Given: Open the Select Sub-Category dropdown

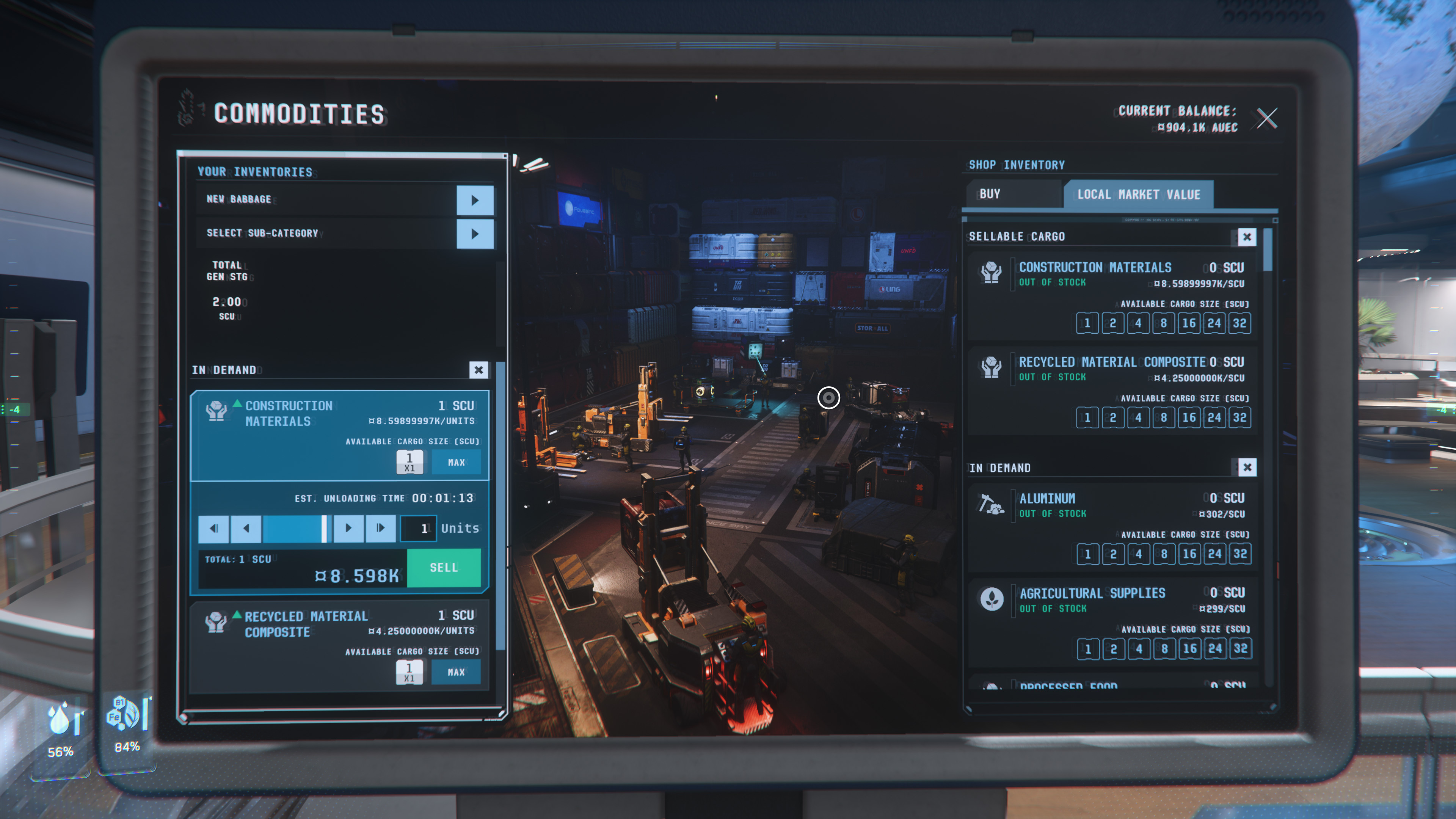Looking at the screenshot, I should (474, 234).
